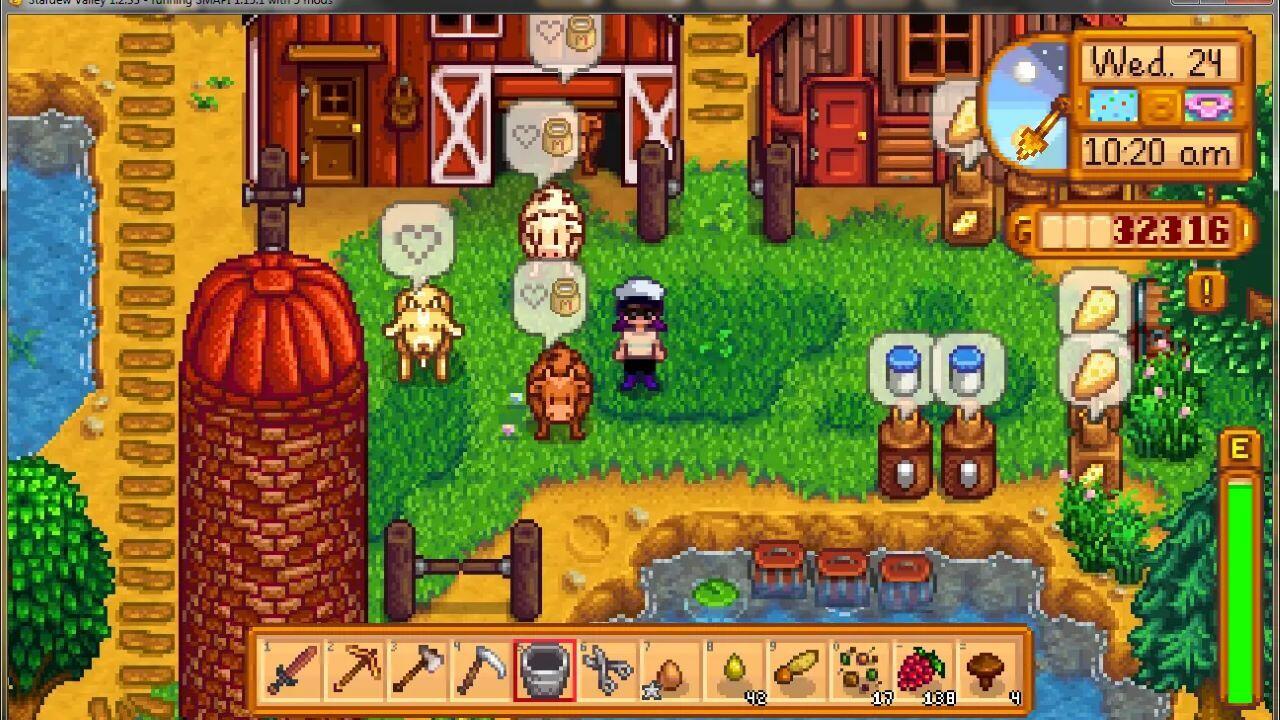Pick the brown egg slot
The height and width of the screenshot is (720, 1280).
[x=671, y=669]
